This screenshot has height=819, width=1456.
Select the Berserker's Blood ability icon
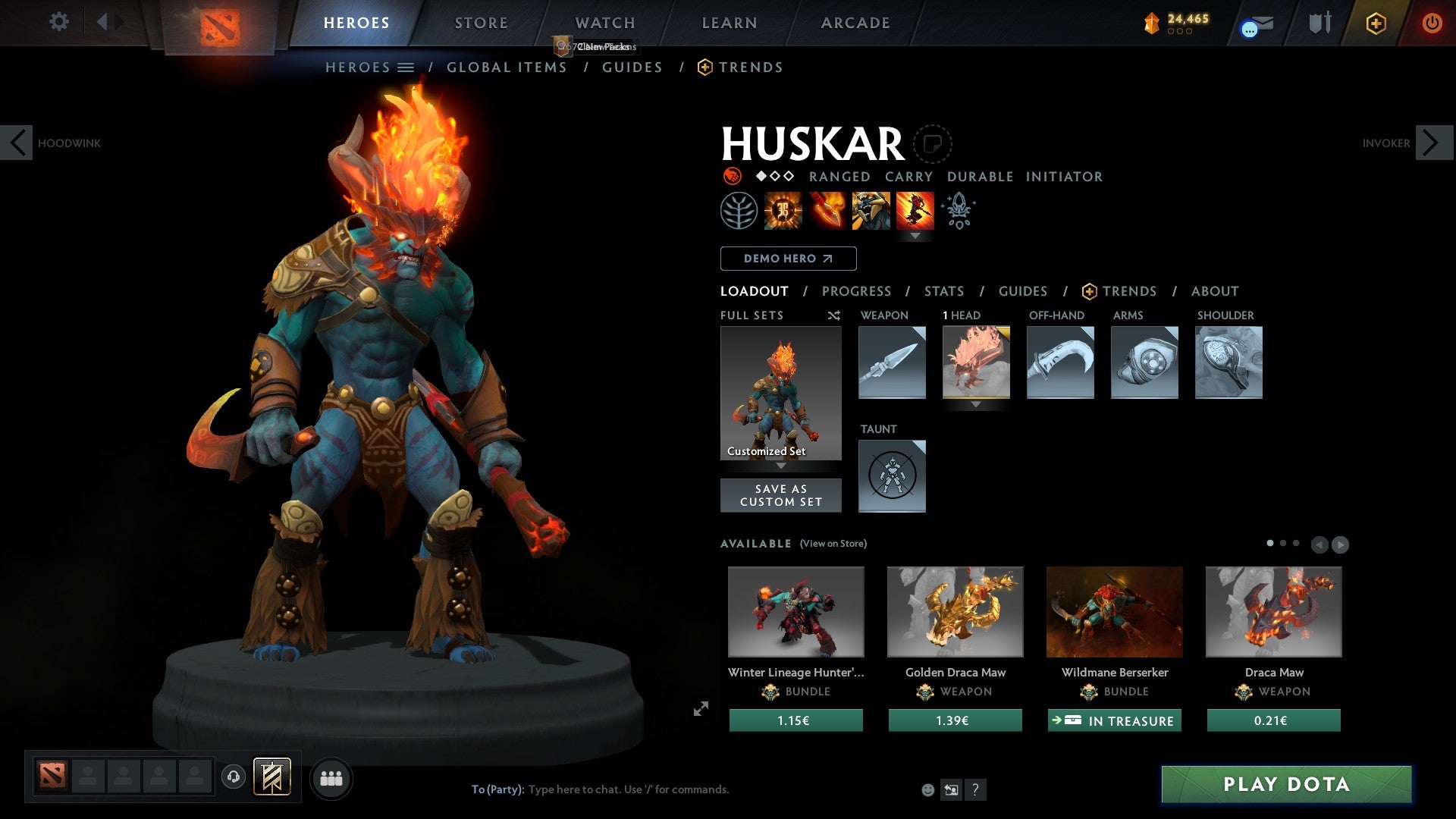tap(871, 210)
